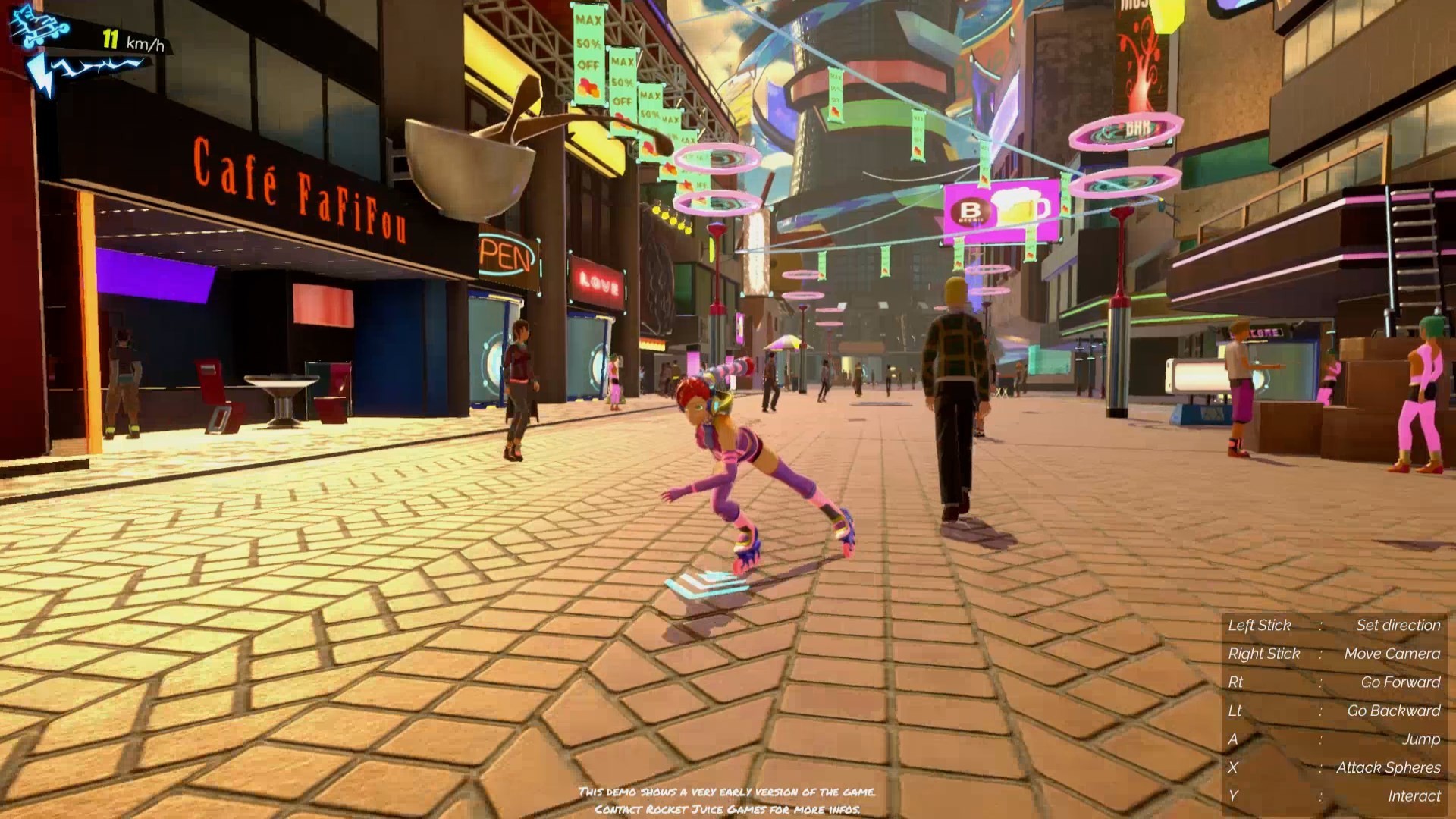Click the beer mug on the BD billboard

1020,206
